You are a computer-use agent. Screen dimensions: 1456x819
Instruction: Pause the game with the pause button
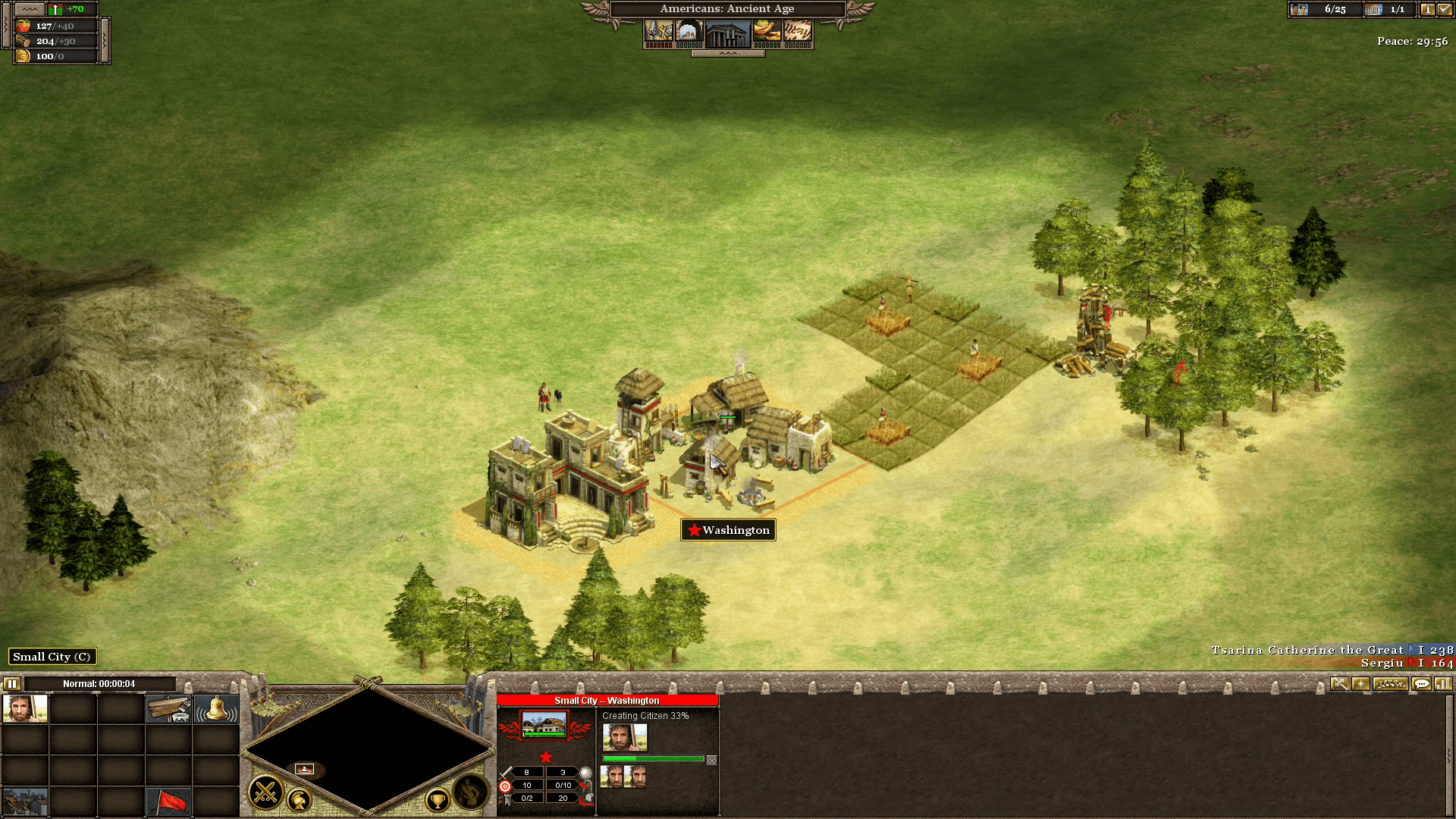point(11,683)
